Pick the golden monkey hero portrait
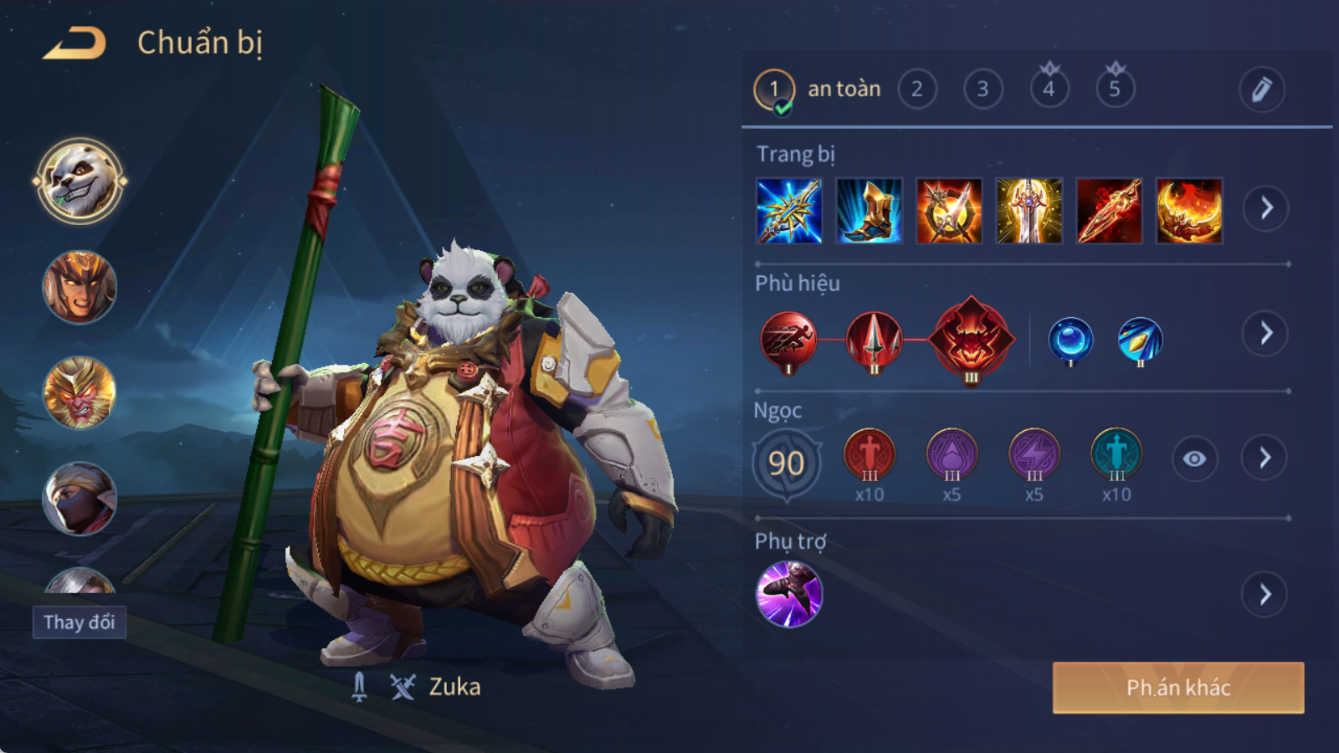Image resolution: width=1339 pixels, height=753 pixels. (x=80, y=393)
